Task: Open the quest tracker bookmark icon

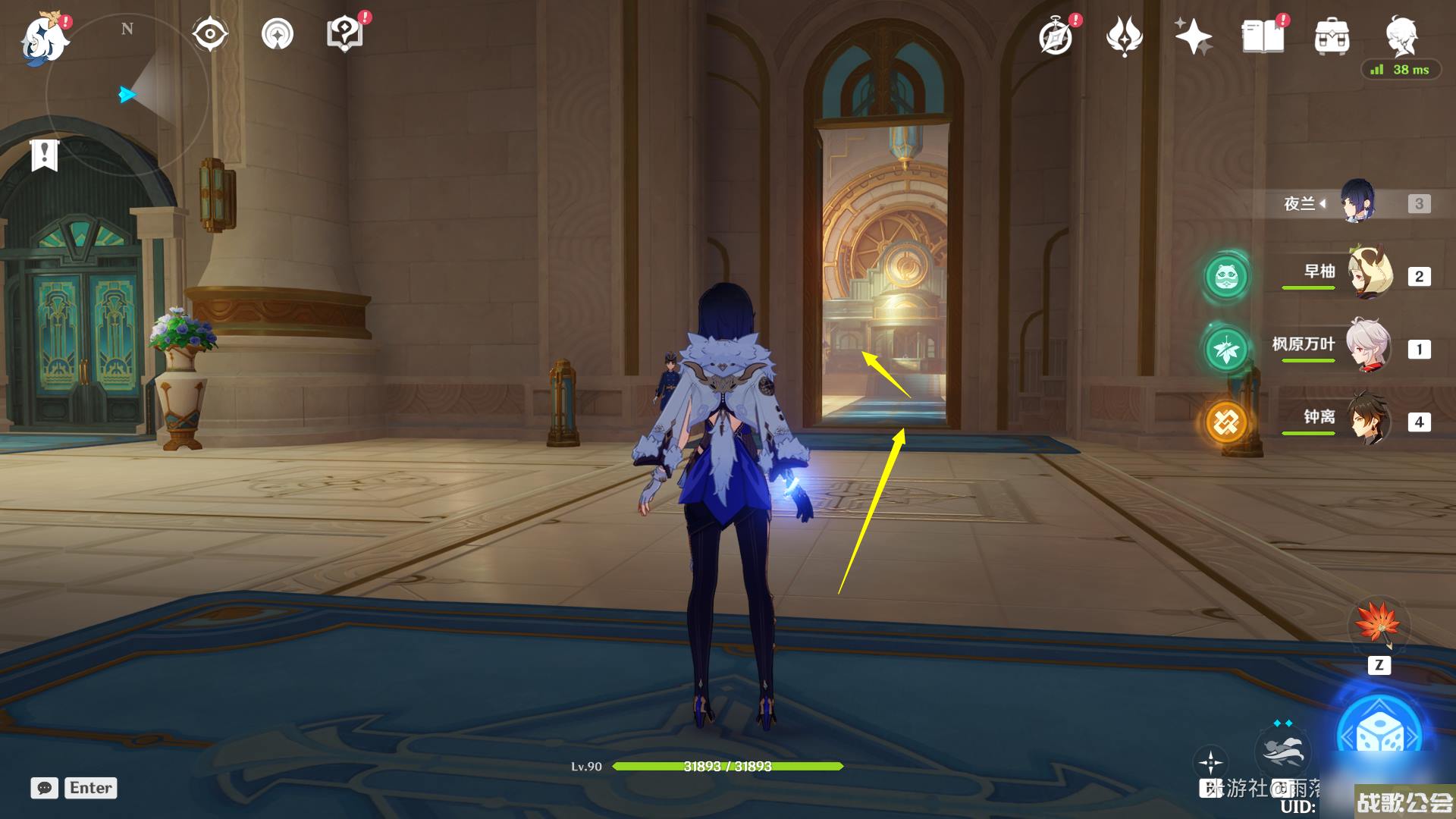Action: point(45,155)
